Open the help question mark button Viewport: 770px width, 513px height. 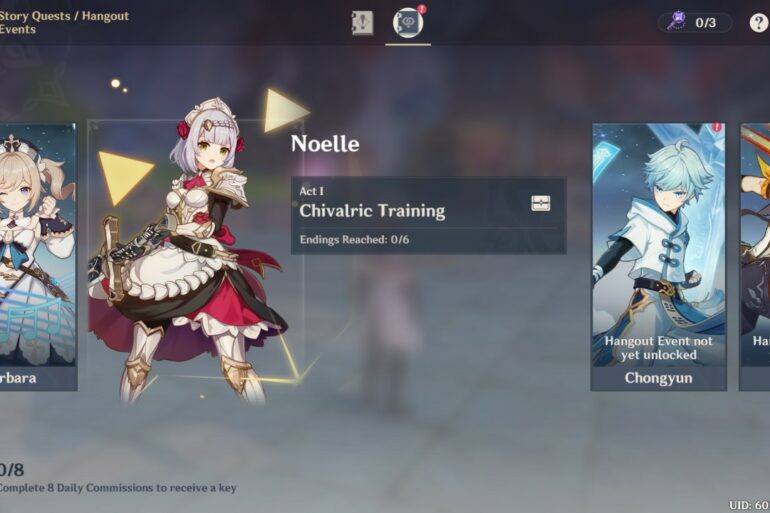[x=758, y=23]
